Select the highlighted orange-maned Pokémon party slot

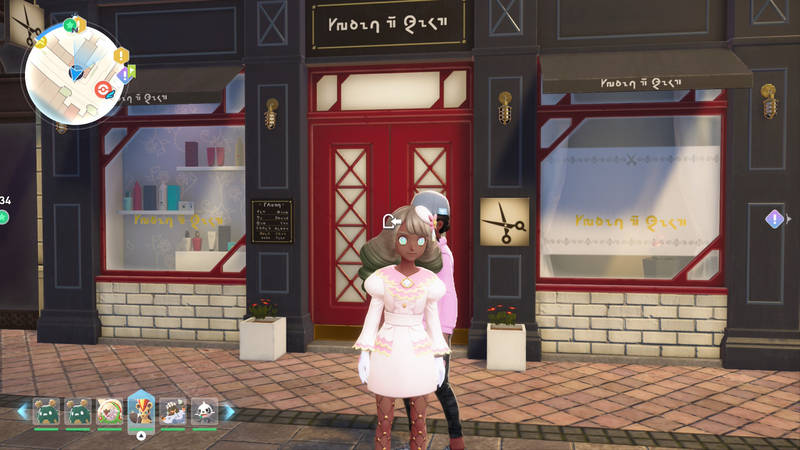141,411
